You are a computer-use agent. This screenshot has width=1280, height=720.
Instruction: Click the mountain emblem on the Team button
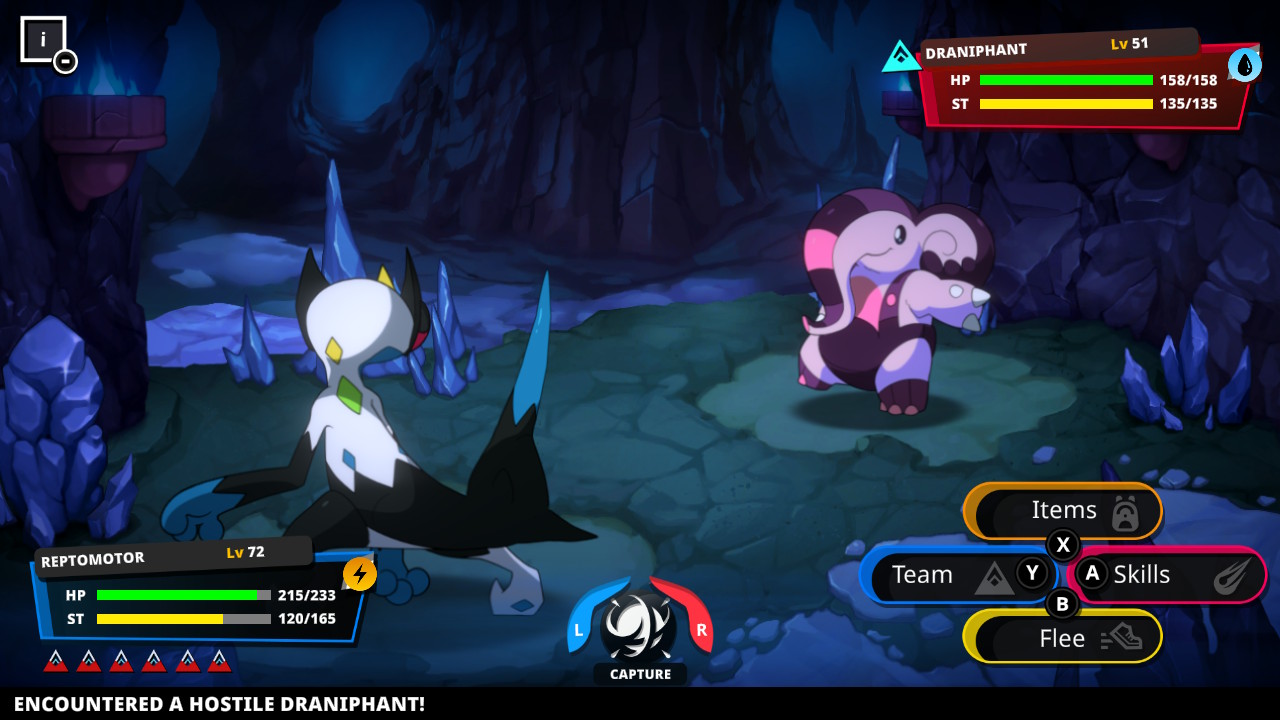pyautogui.click(x=993, y=577)
